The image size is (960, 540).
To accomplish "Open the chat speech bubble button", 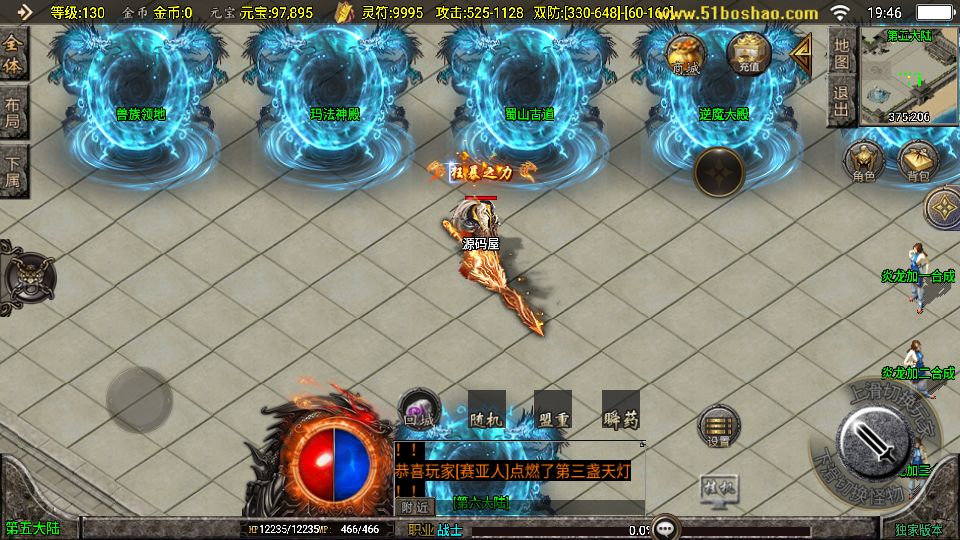I will click(x=665, y=527).
